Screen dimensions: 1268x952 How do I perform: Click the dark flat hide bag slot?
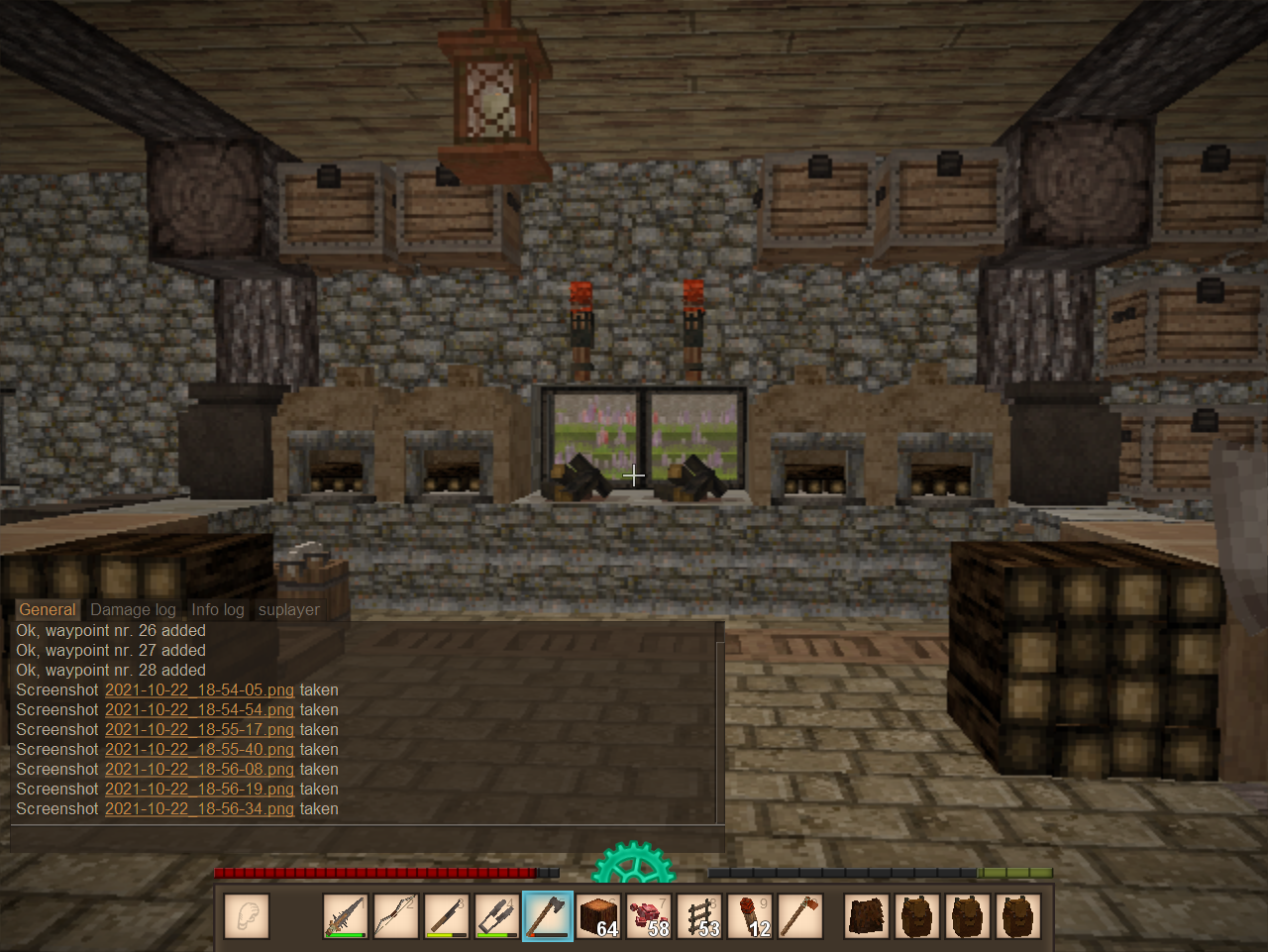tap(867, 915)
